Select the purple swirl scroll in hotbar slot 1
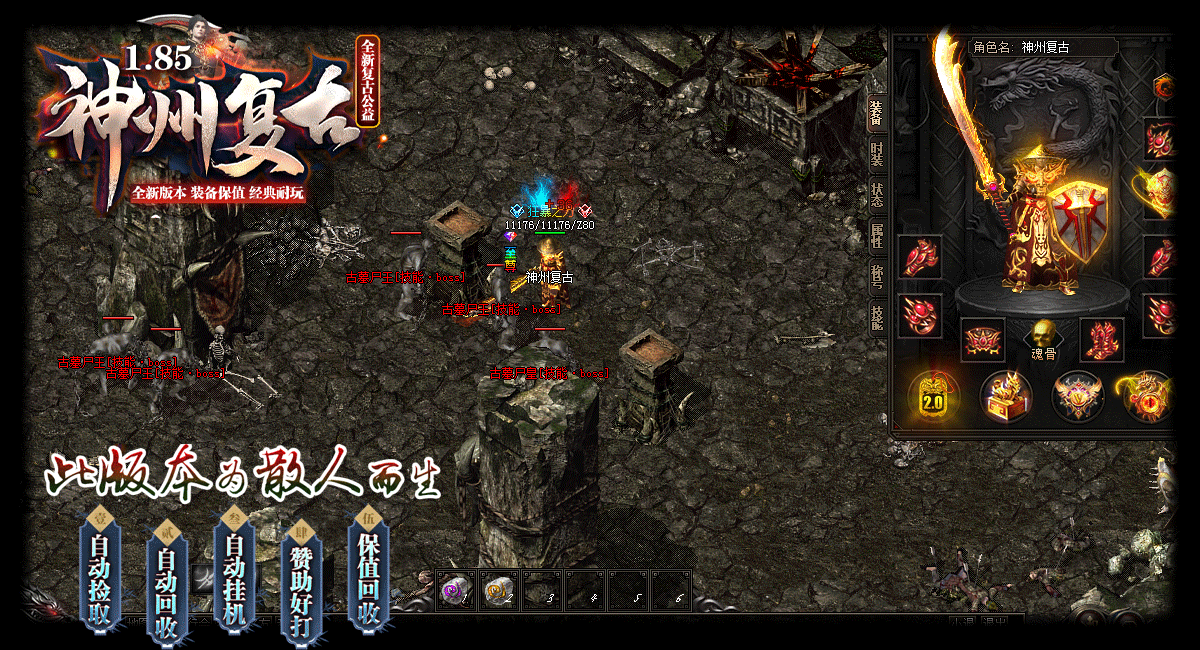Screen dimensions: 1200x650 (456, 591)
